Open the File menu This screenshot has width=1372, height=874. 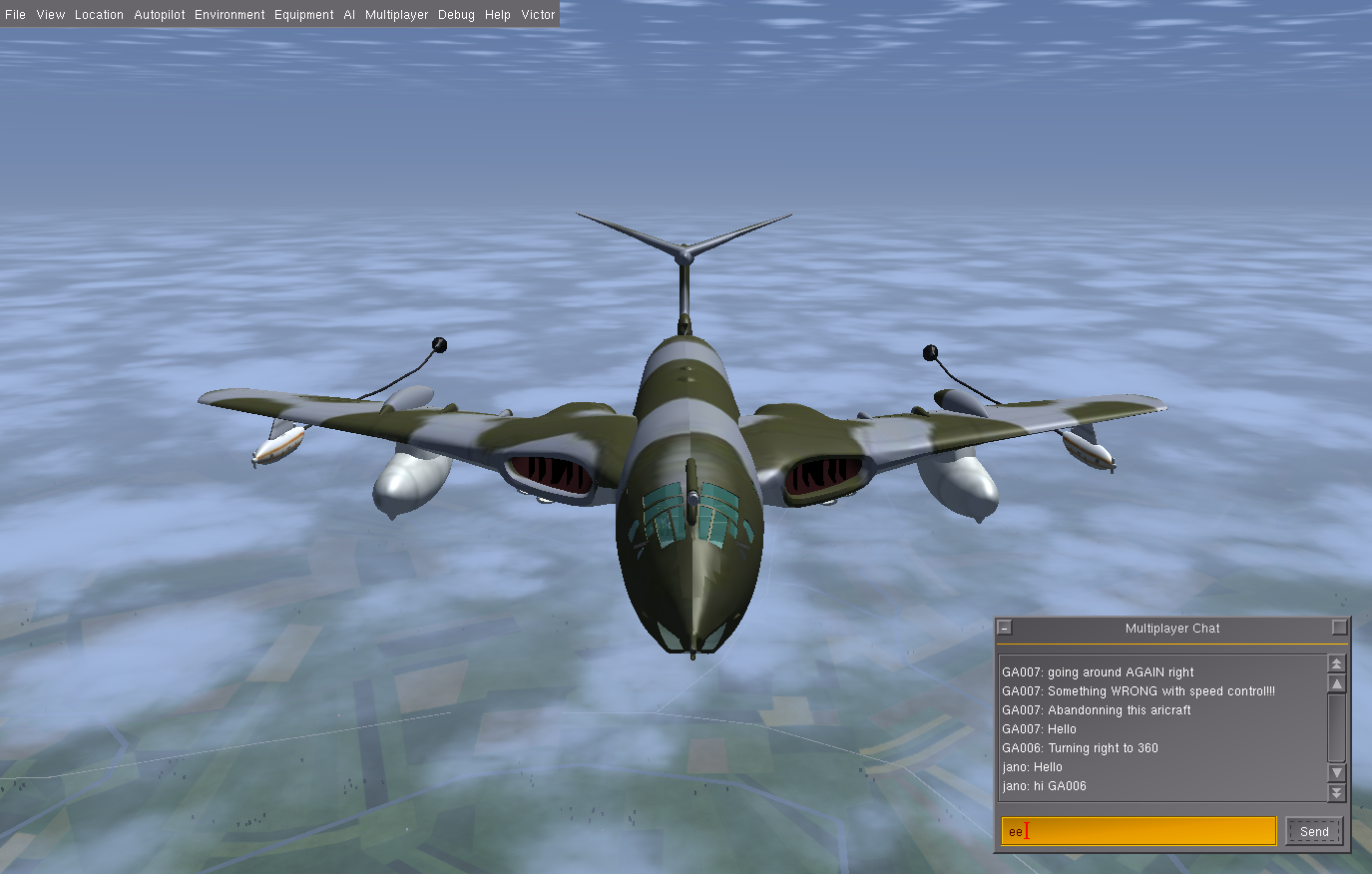[x=16, y=15]
